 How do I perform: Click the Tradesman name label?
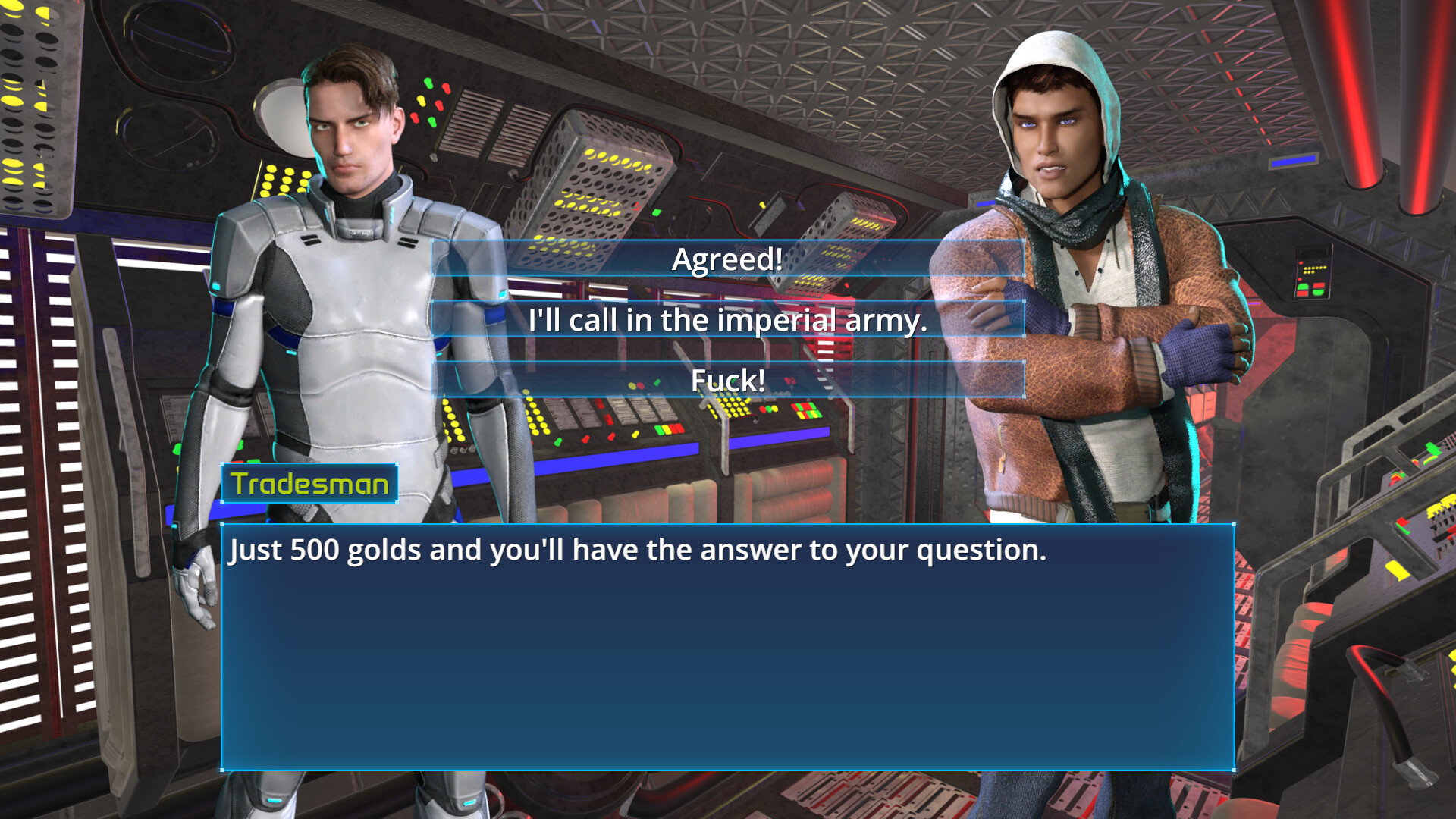pyautogui.click(x=307, y=483)
